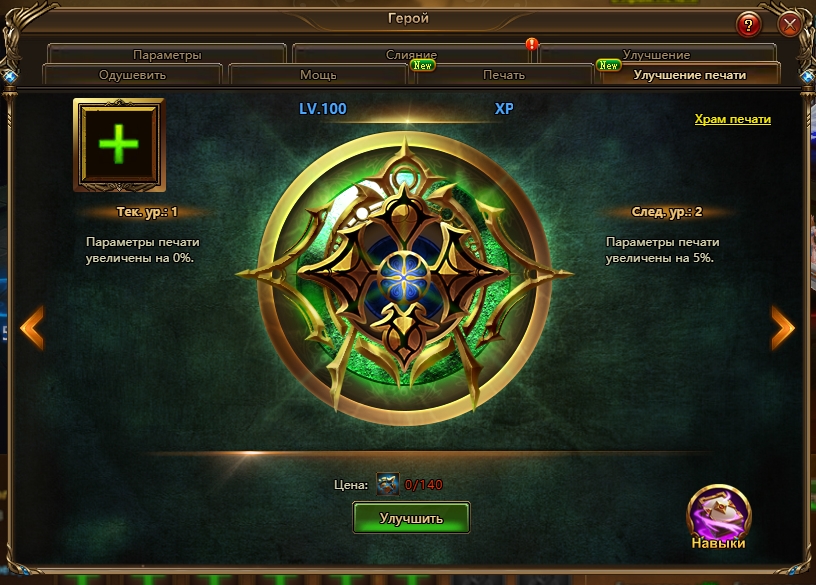Switch to the Одушевить tab

[x=132, y=75]
